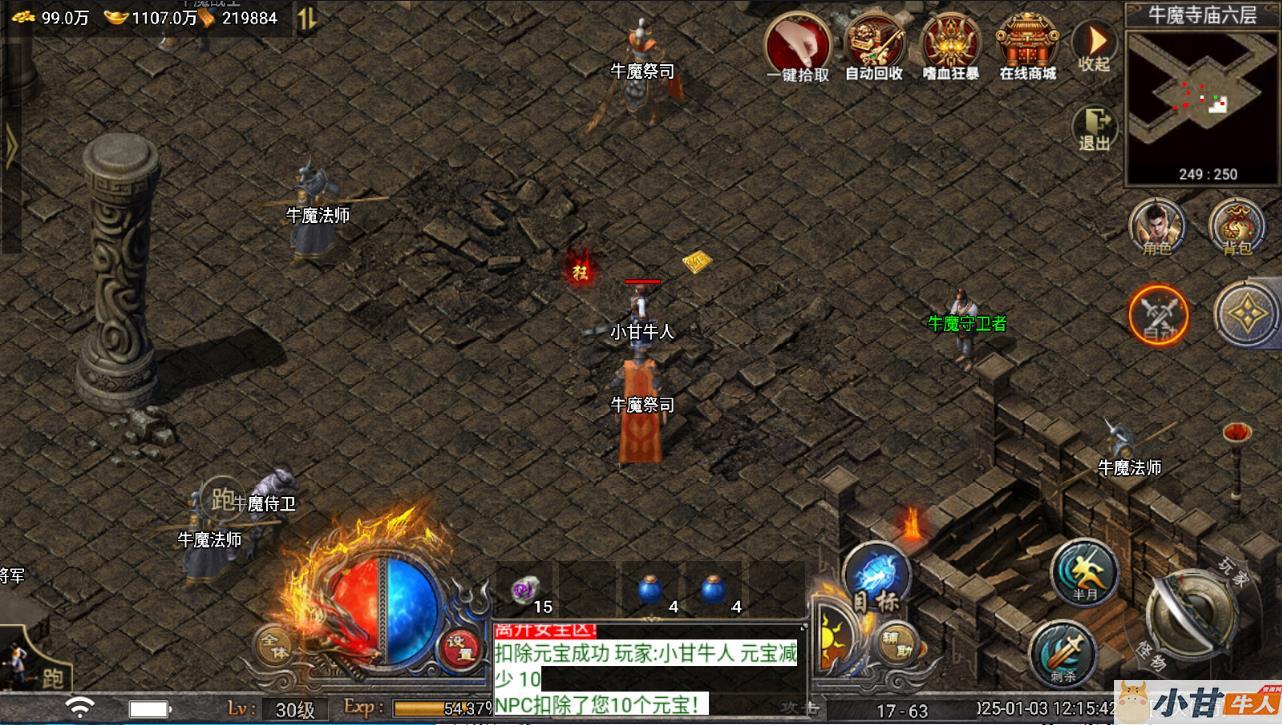Tap the gold four-point star button
Image resolution: width=1282 pixels, height=725 pixels.
[x=1245, y=313]
